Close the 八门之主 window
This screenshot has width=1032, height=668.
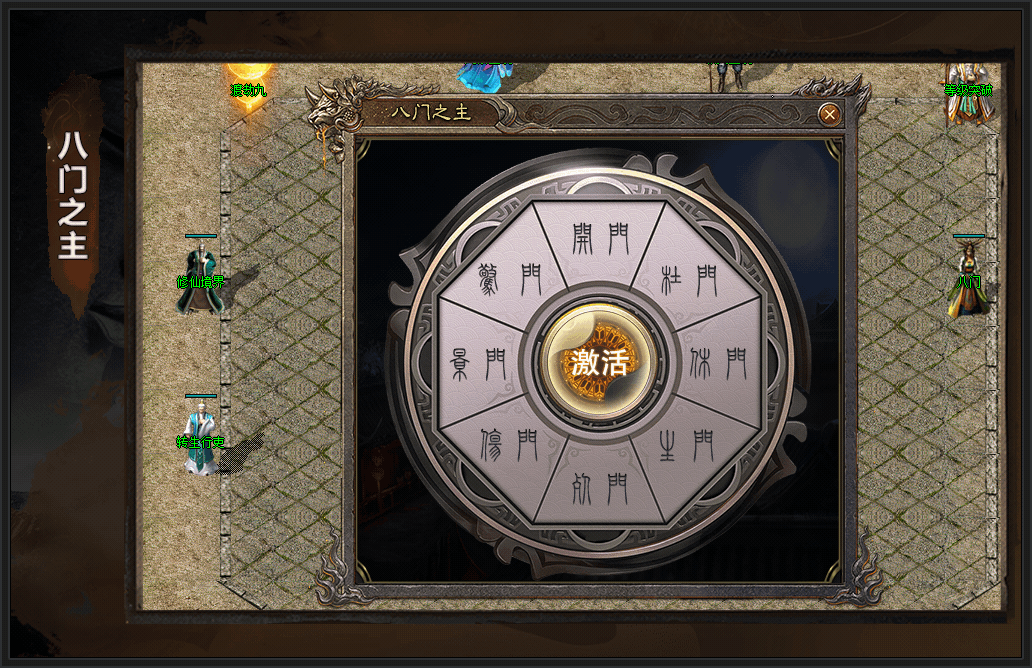[x=829, y=114]
